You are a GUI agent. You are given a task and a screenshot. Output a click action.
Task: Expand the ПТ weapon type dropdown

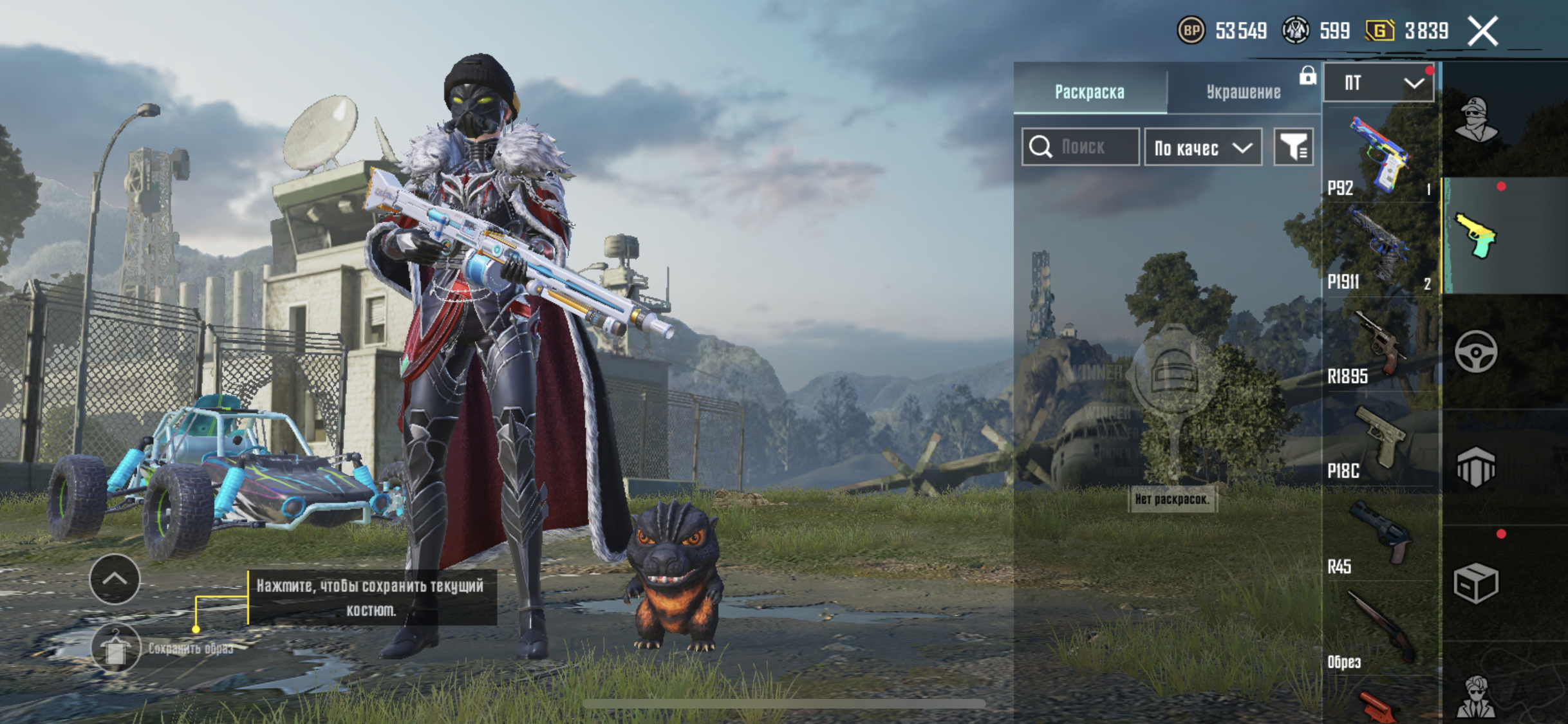[1378, 83]
